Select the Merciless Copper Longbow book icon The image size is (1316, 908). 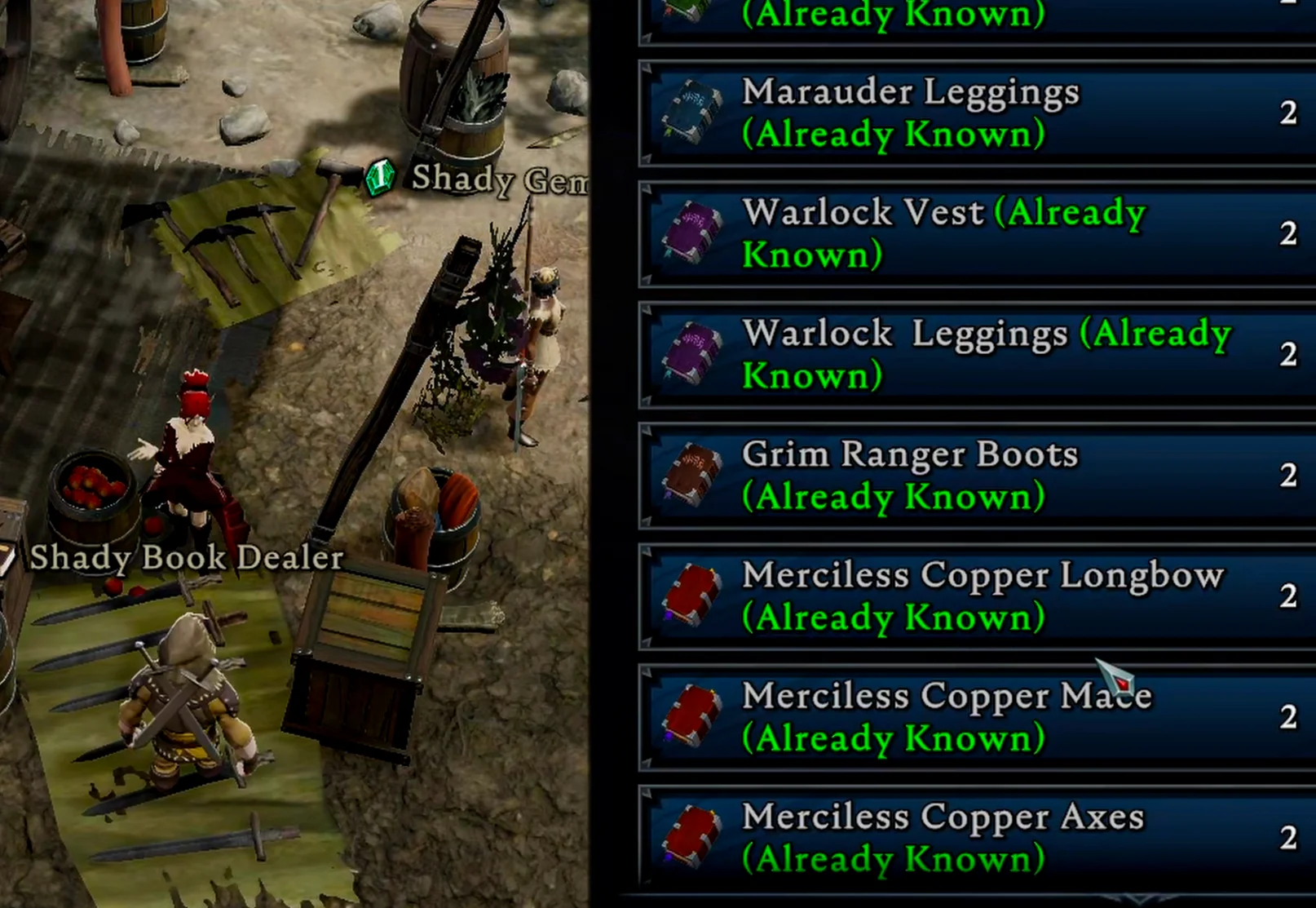click(x=692, y=595)
